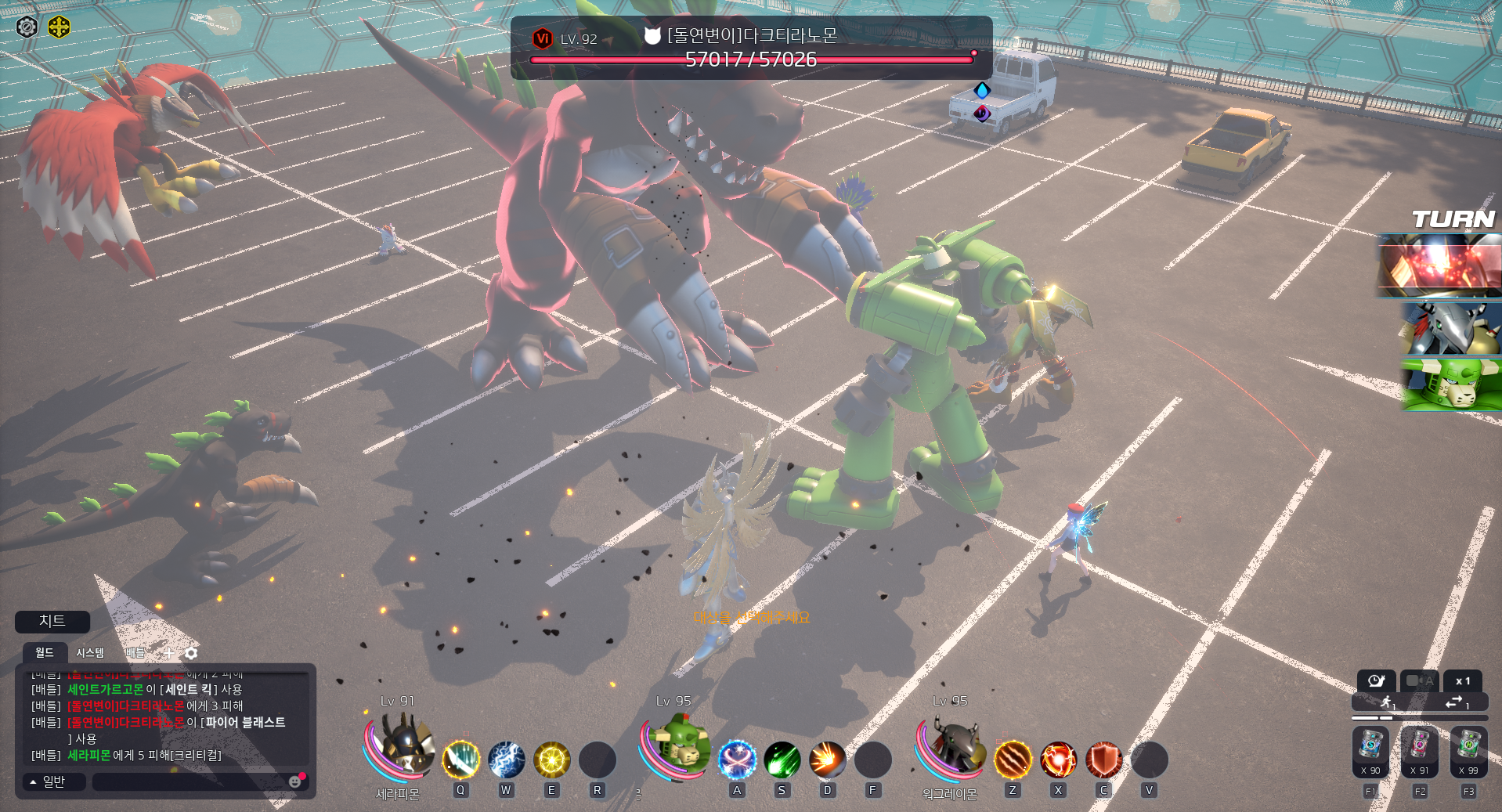Image resolution: width=1502 pixels, height=812 pixels.
Task: Activate 워그레이몬's red shield skill
Action: pos(1103,760)
